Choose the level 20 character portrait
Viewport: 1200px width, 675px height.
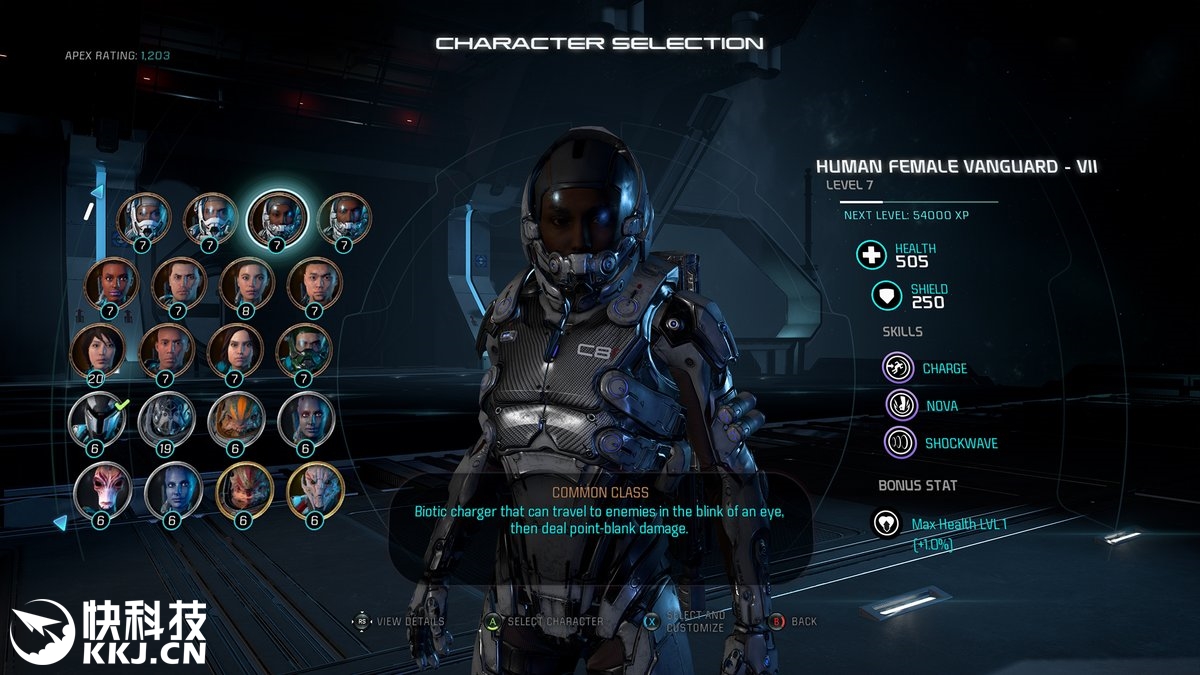coord(98,351)
